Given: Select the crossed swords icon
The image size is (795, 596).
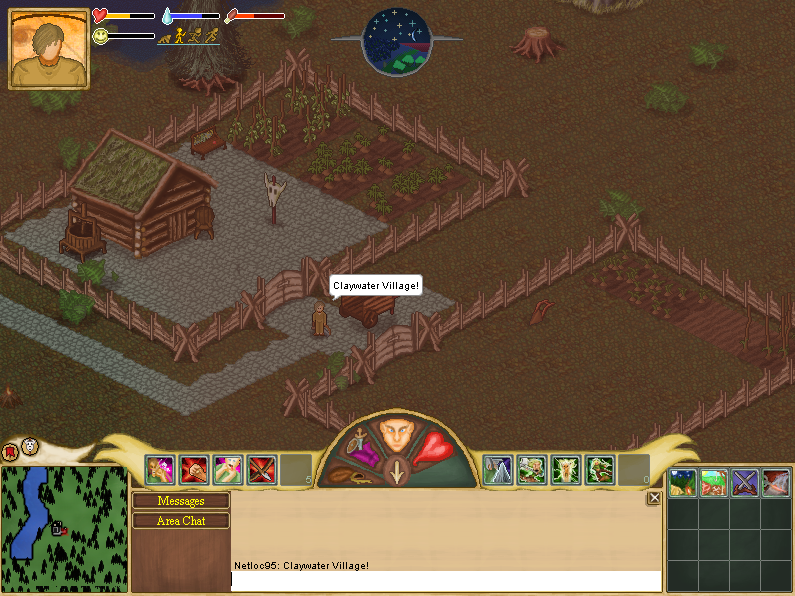Looking at the screenshot, I should [x=745, y=483].
